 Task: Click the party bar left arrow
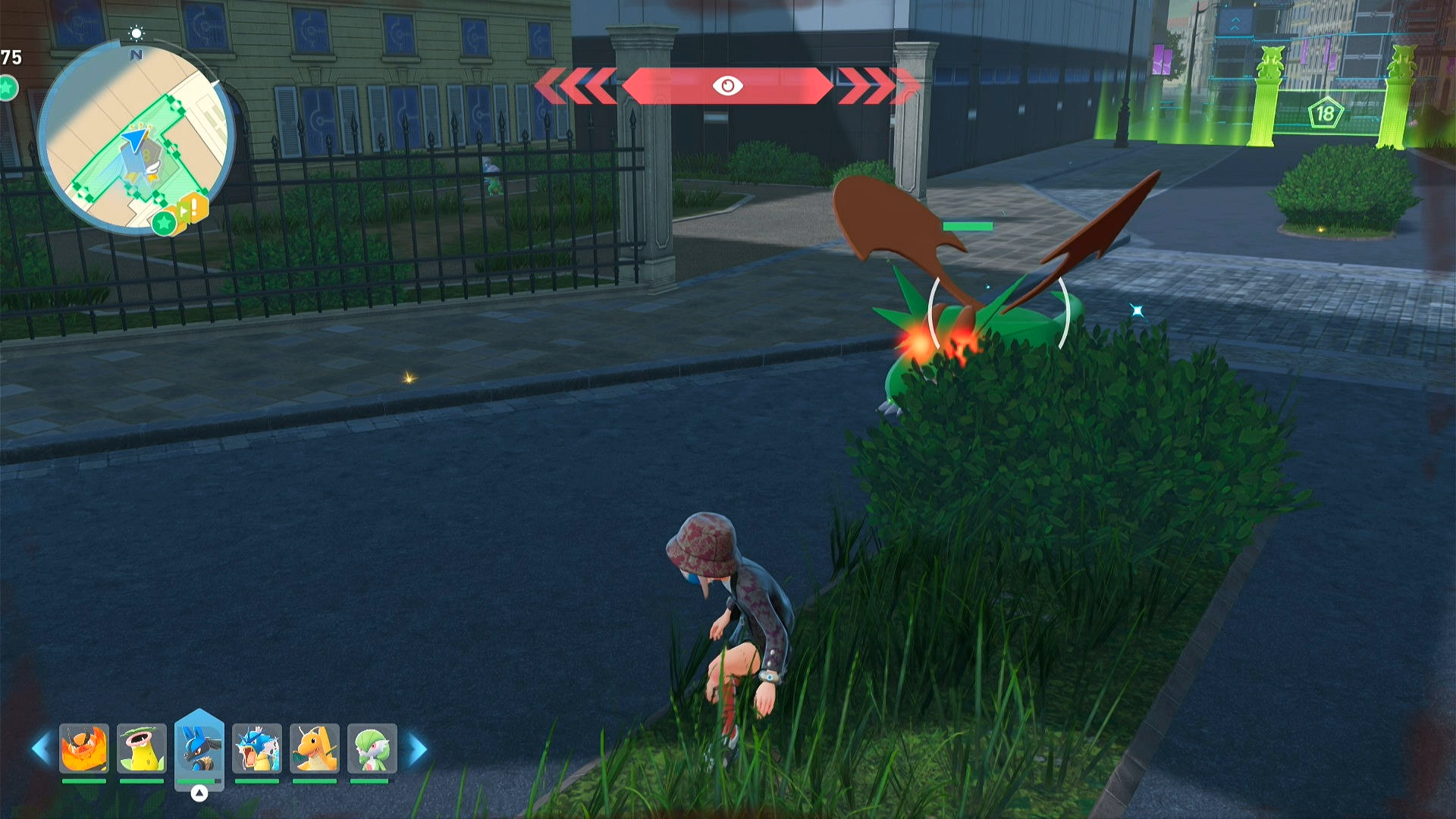point(41,749)
